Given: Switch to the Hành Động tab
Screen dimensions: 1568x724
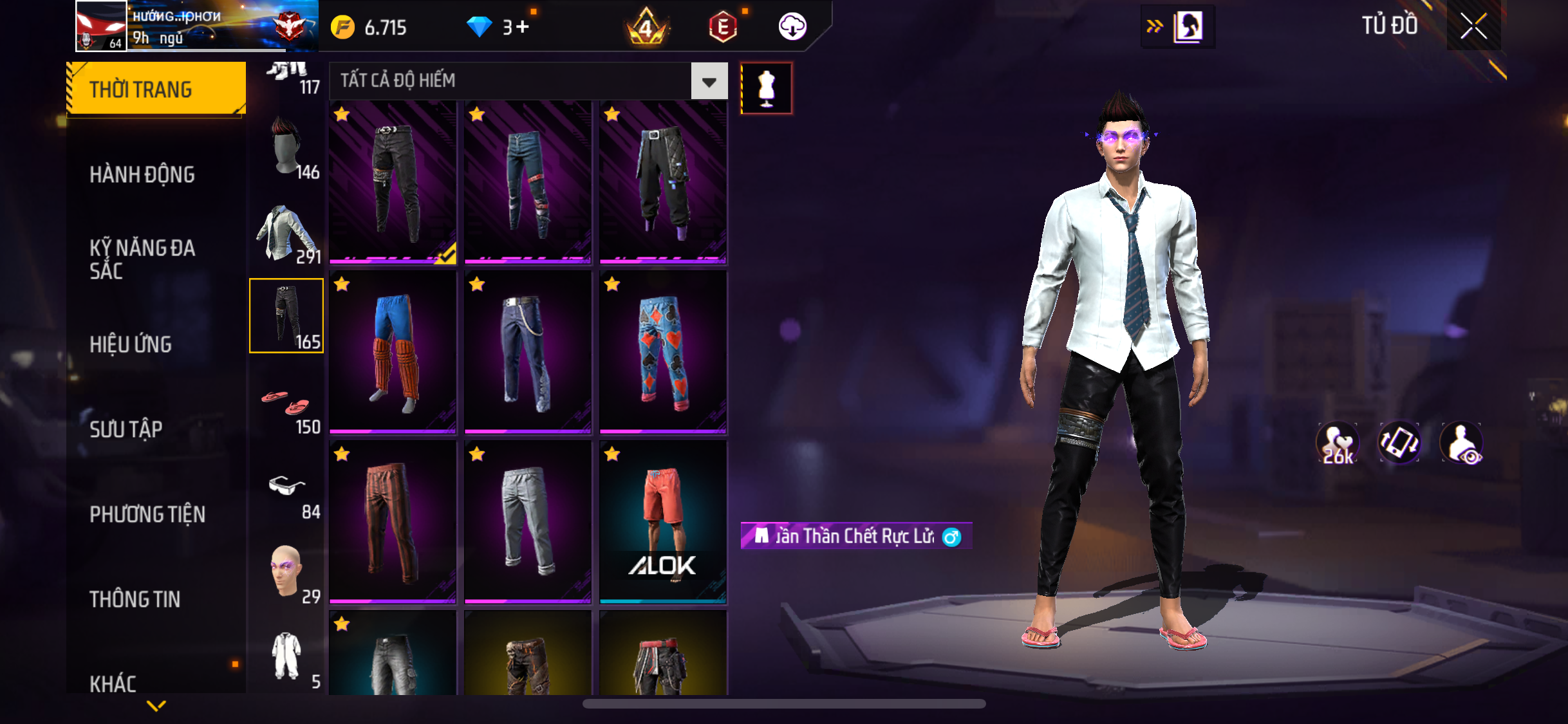Looking at the screenshot, I should click(142, 174).
